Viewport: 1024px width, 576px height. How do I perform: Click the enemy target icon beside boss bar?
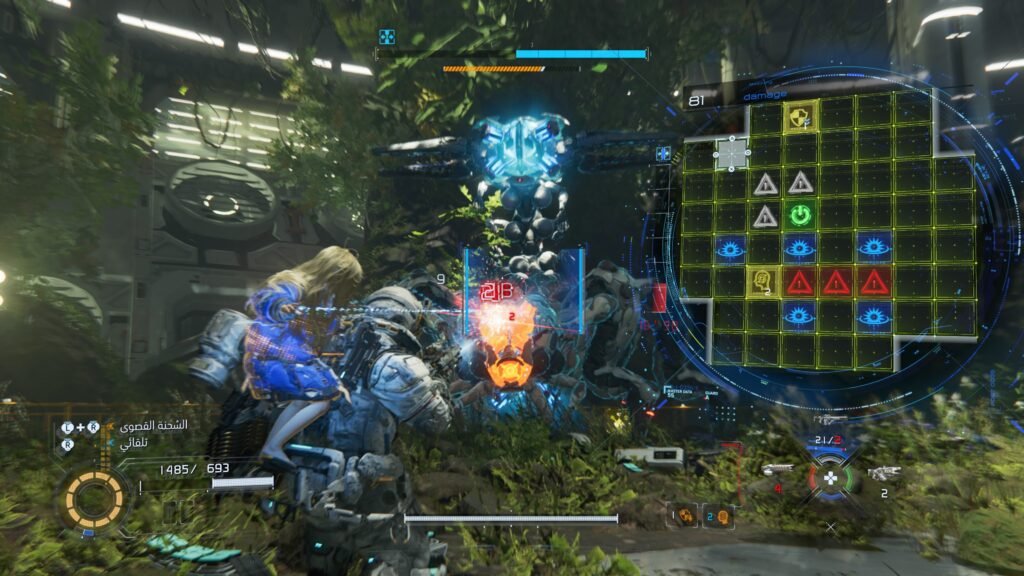(388, 37)
